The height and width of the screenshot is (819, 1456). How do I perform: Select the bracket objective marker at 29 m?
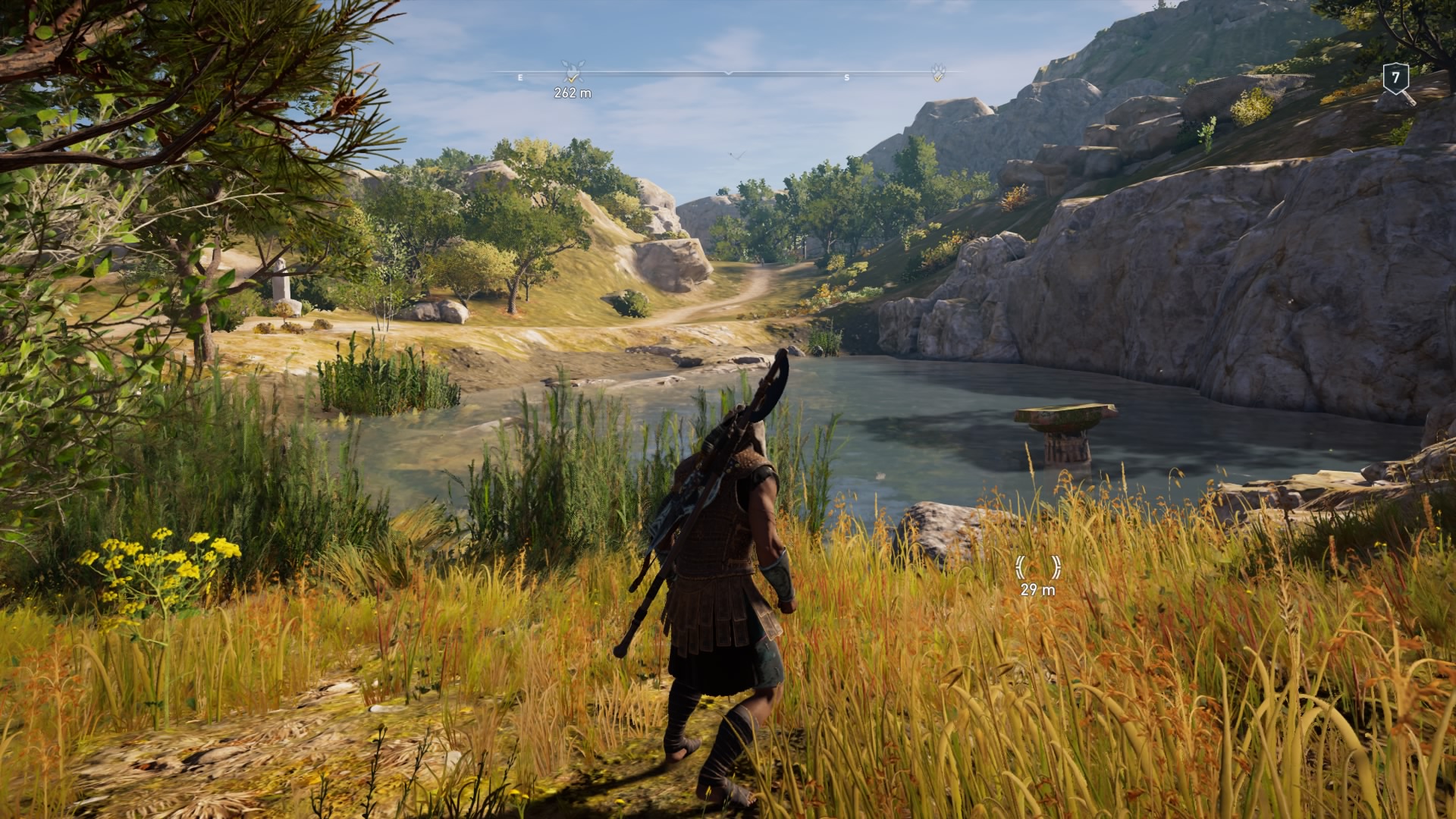point(1037,566)
